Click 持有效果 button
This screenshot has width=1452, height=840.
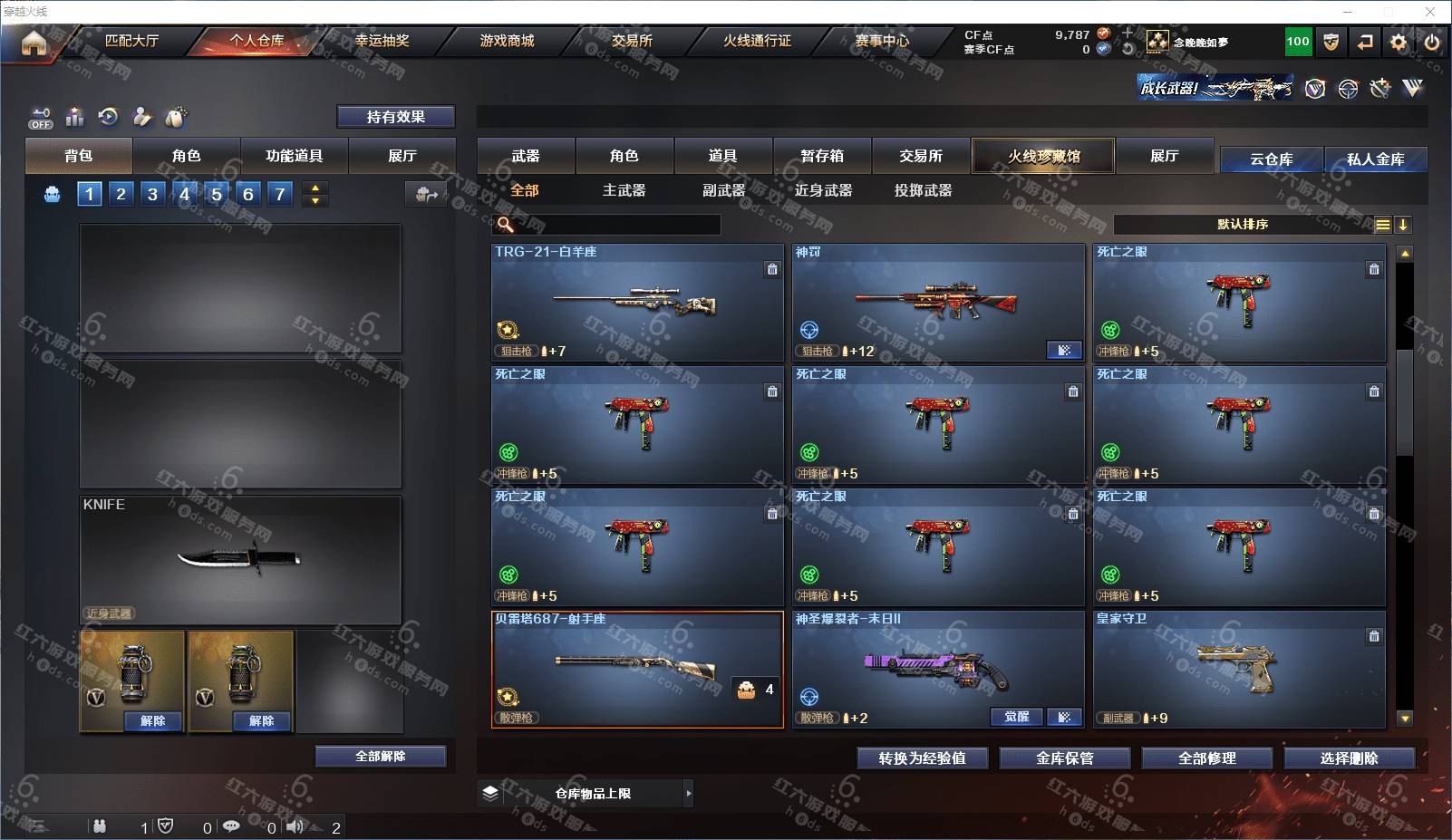click(x=395, y=117)
